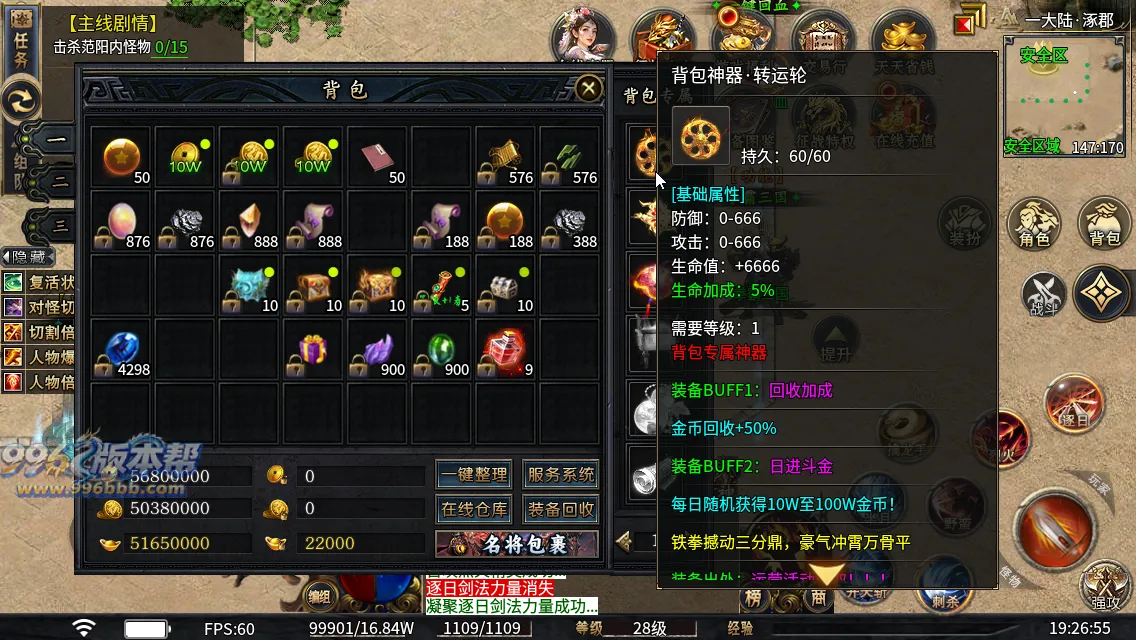The image size is (1136, 640).
Task: Open the 在线仓库 online warehouse
Action: 474,509
